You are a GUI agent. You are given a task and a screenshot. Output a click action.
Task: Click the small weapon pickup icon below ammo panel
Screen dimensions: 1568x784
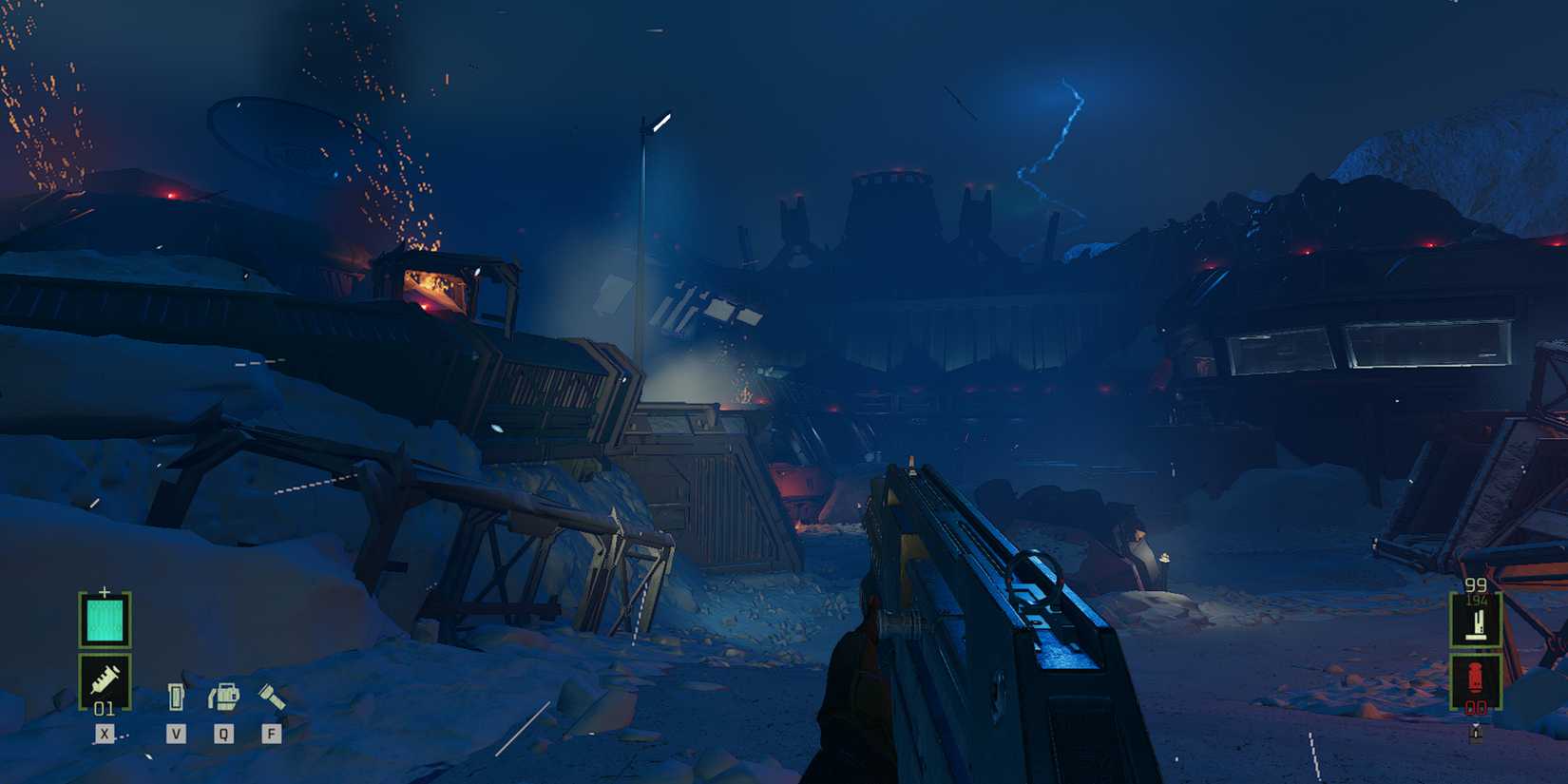coord(1477,732)
